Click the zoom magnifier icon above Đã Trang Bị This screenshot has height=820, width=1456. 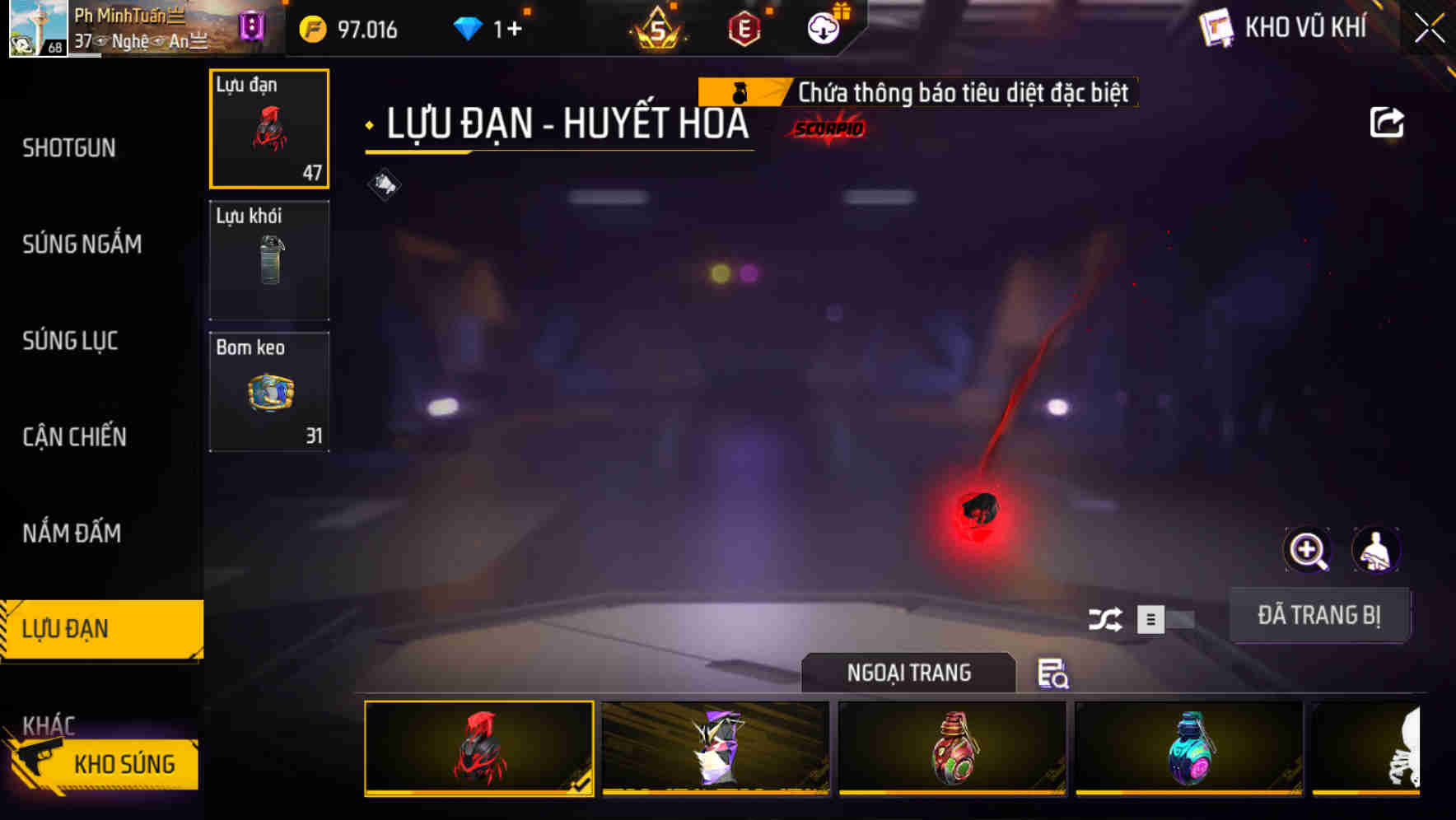(x=1307, y=550)
